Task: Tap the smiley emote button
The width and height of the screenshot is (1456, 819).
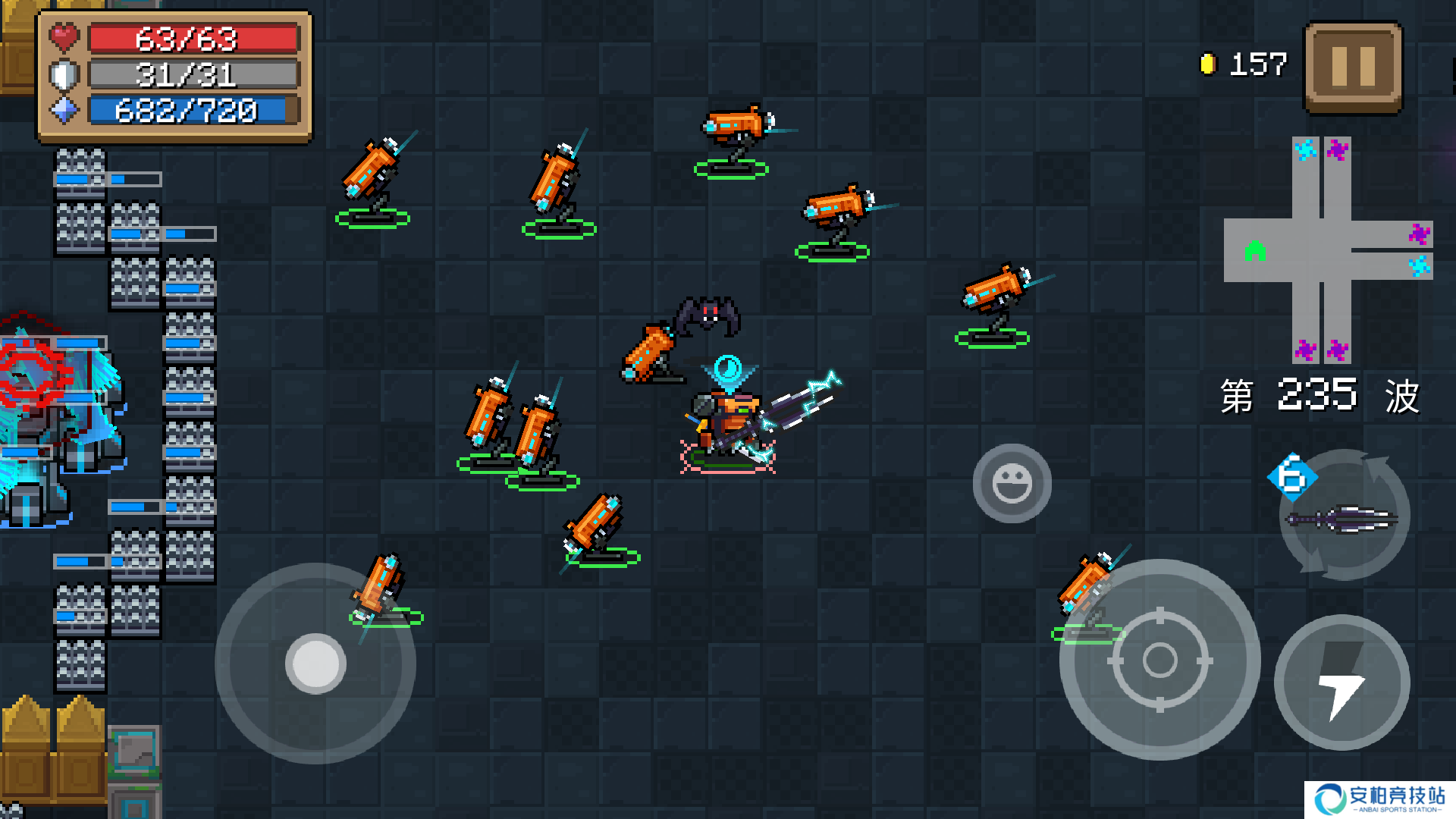Action: tap(1012, 484)
